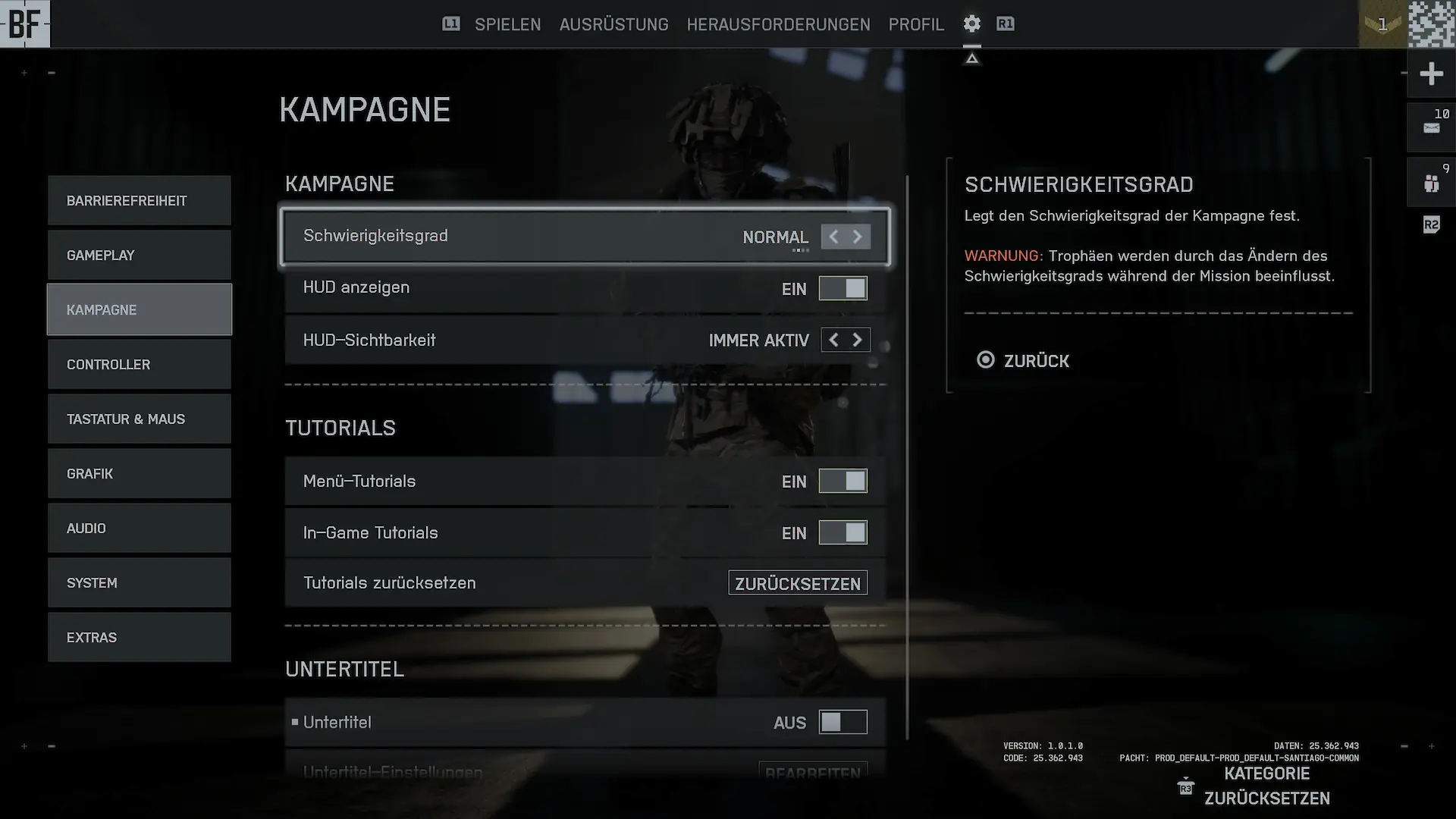Viewport: 1456px width, 819px height.
Task: Change HUD-Sichtbarkeit with the left arrow
Action: tap(833, 340)
